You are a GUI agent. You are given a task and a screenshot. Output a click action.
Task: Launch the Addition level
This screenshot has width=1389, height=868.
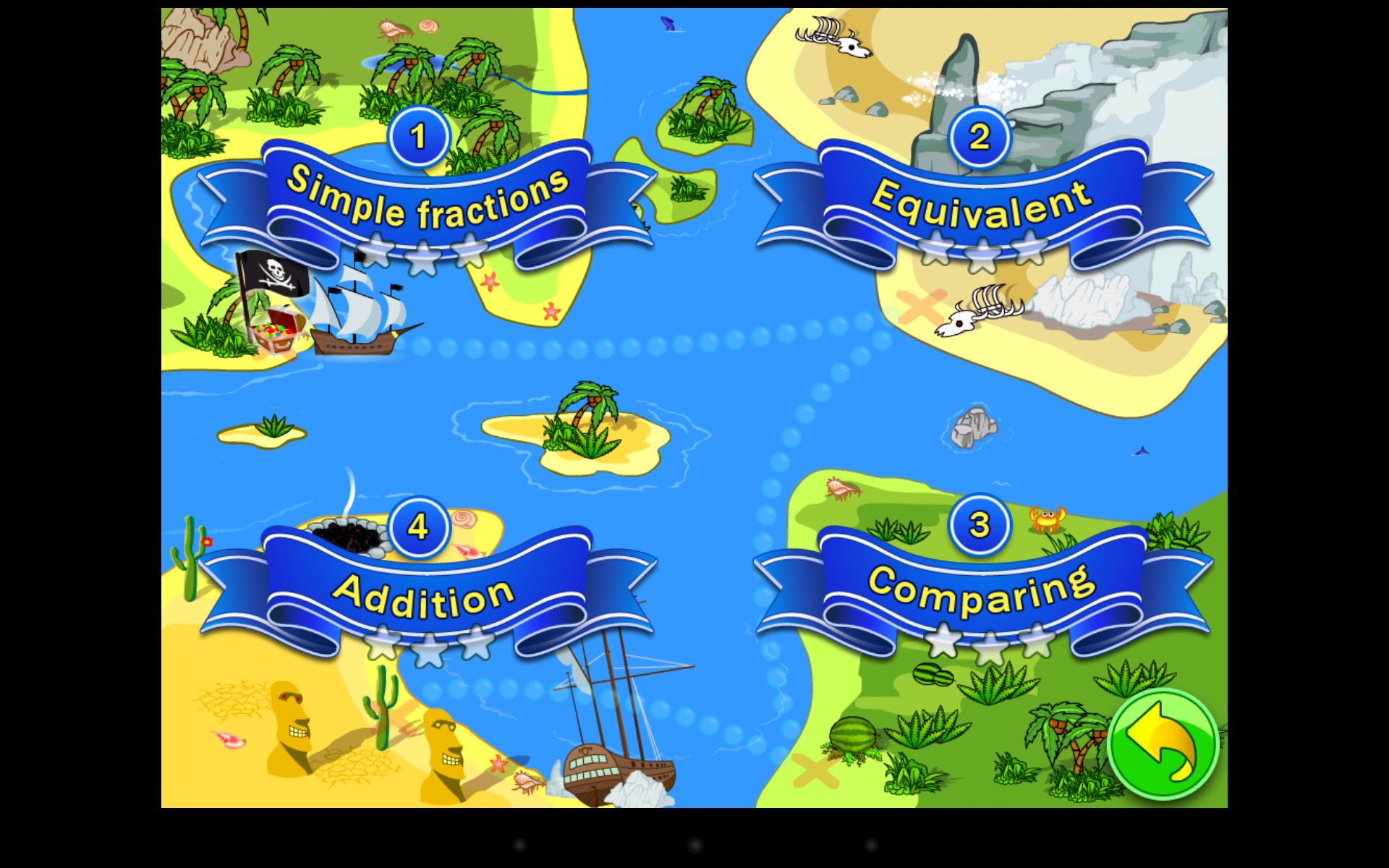[422, 595]
